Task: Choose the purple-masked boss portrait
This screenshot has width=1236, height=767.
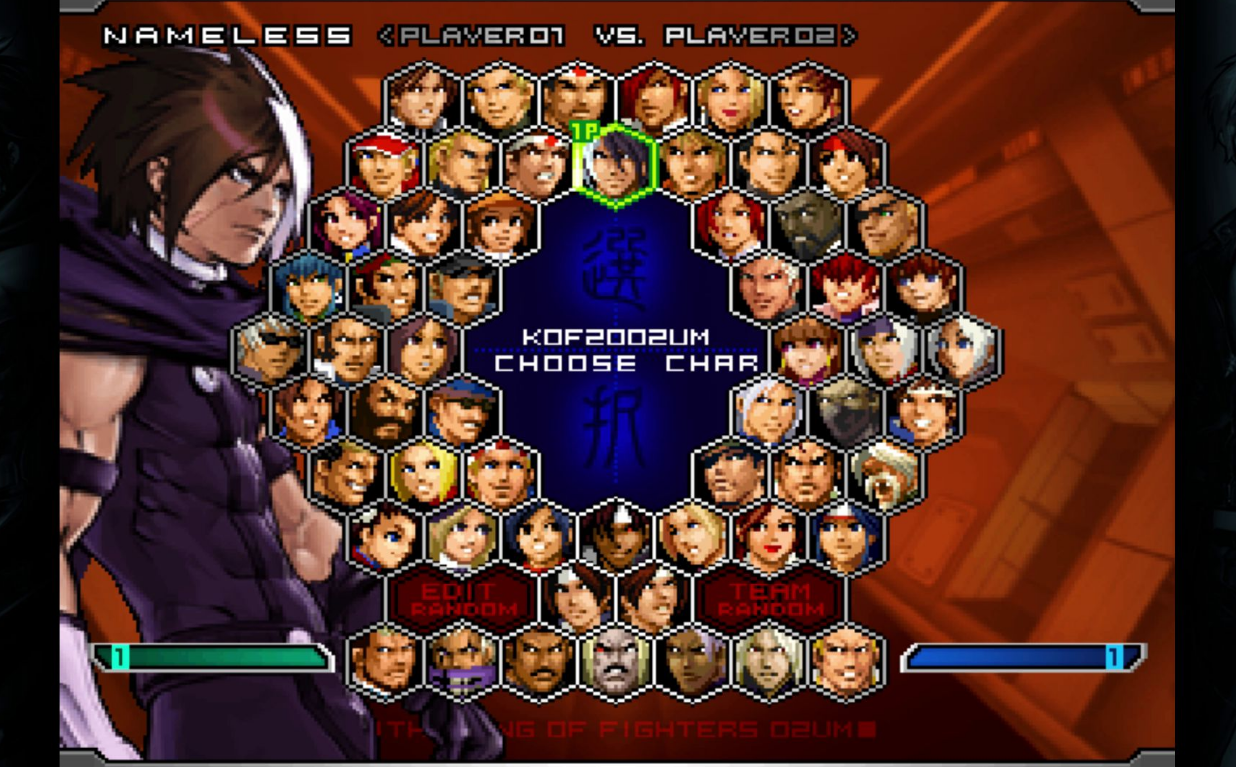Action: coord(461,660)
